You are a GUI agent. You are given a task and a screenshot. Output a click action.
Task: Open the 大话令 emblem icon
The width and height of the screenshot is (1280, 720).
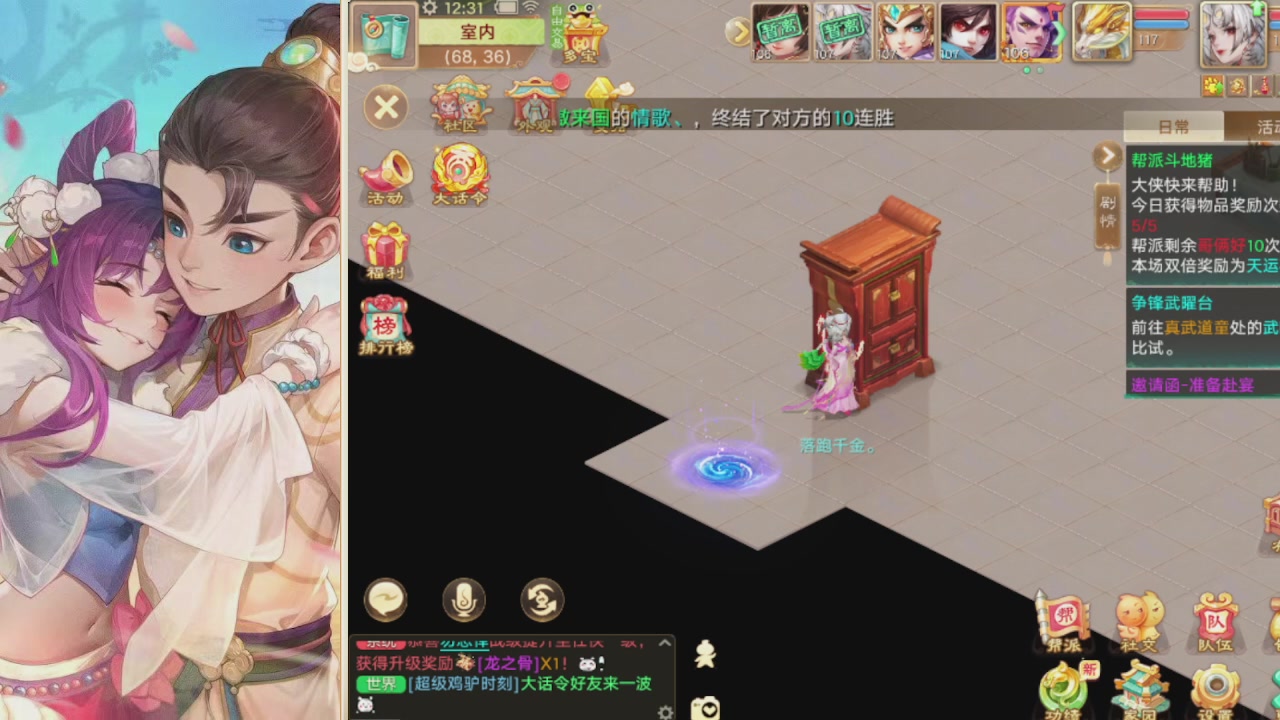pos(459,173)
